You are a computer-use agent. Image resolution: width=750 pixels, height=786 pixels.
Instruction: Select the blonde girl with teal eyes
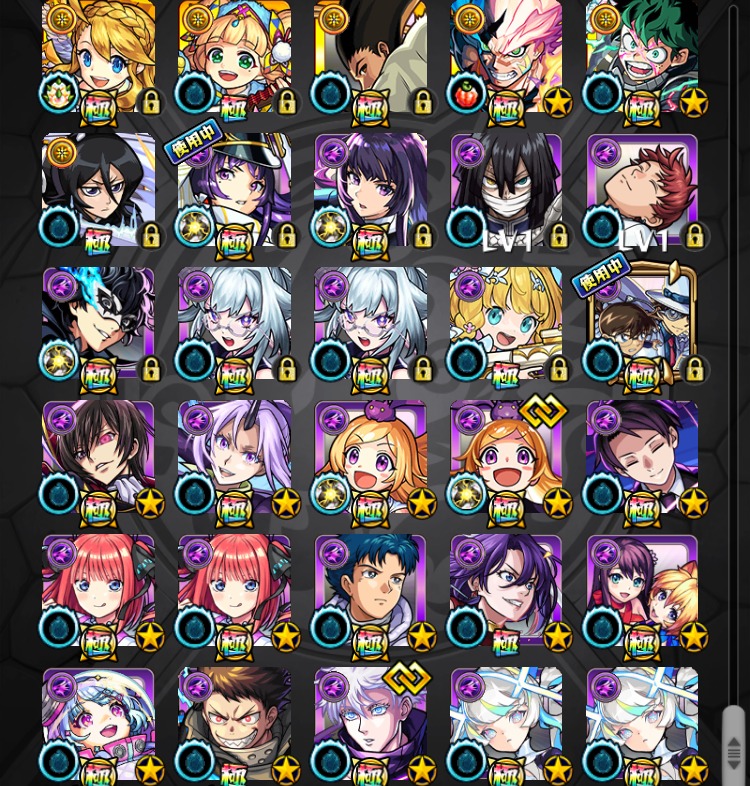(x=506, y=323)
